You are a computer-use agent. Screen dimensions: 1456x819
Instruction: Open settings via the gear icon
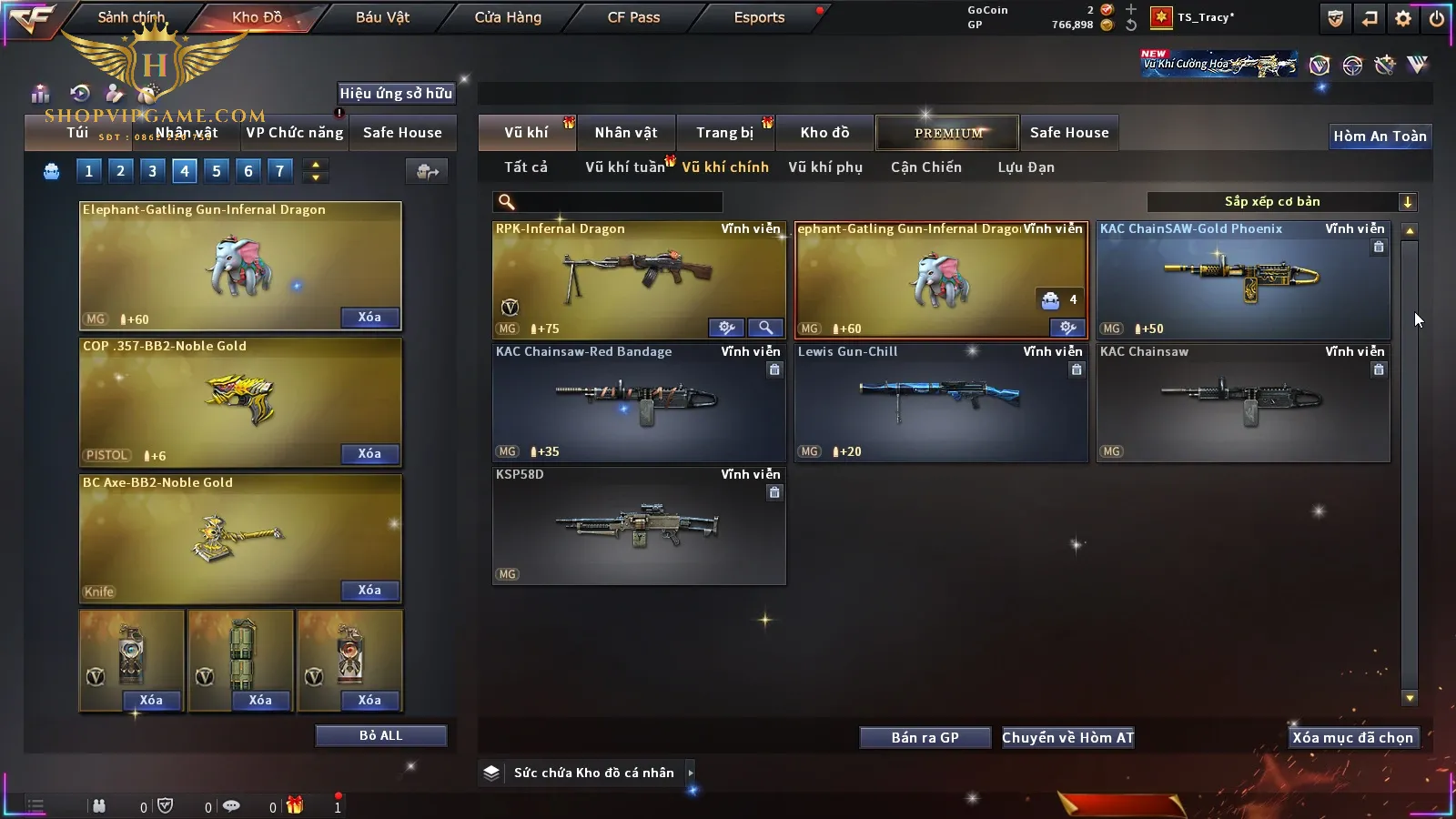[1403, 17]
